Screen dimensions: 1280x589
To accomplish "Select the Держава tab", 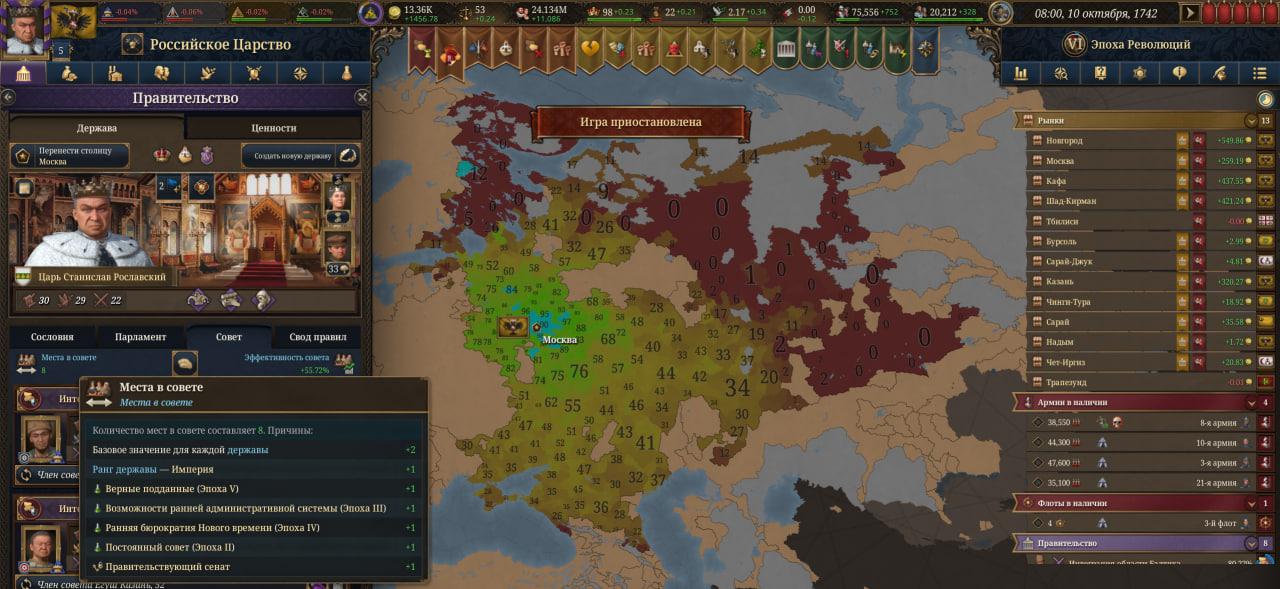I will point(97,128).
